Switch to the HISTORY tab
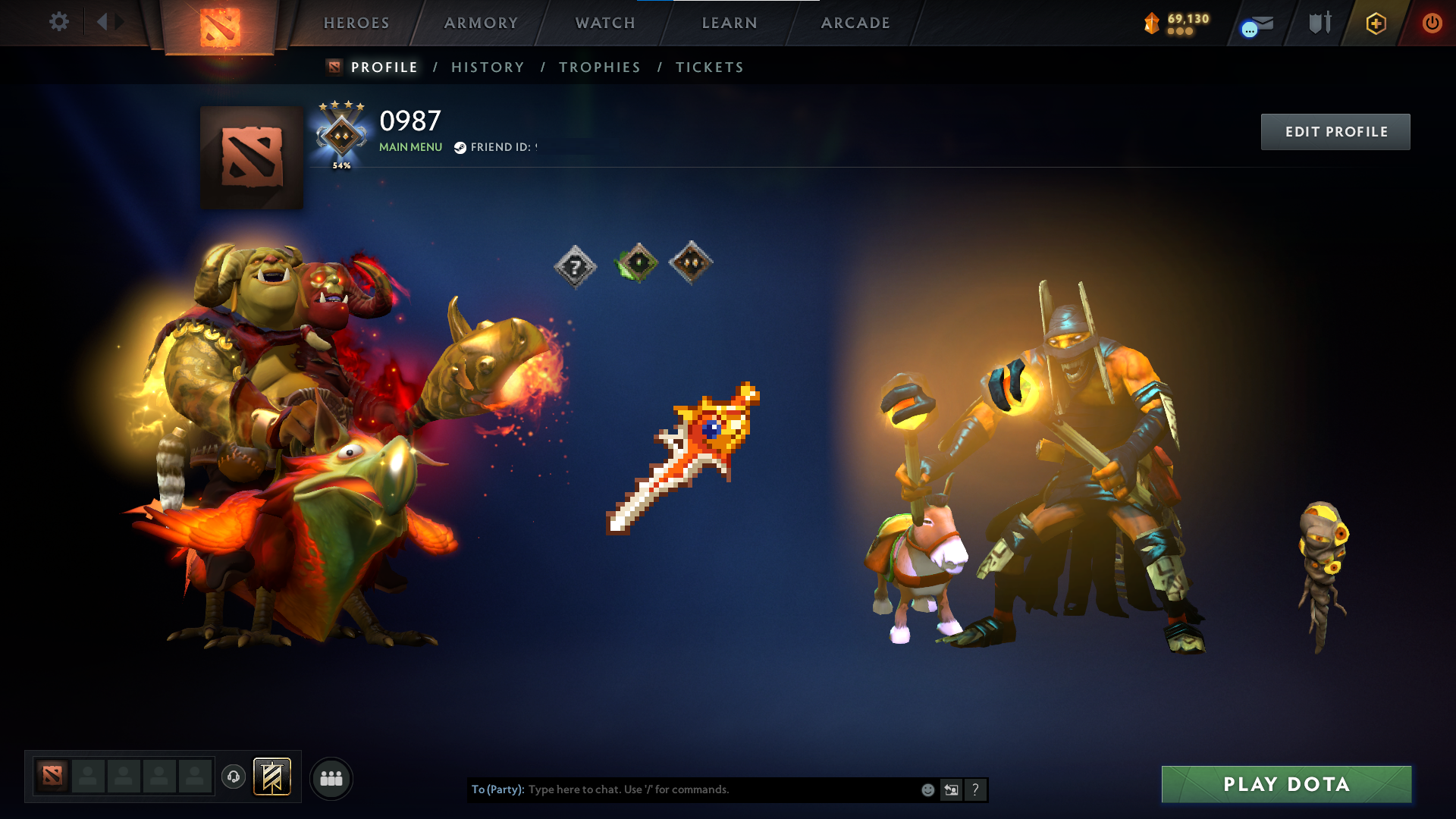 point(488,67)
